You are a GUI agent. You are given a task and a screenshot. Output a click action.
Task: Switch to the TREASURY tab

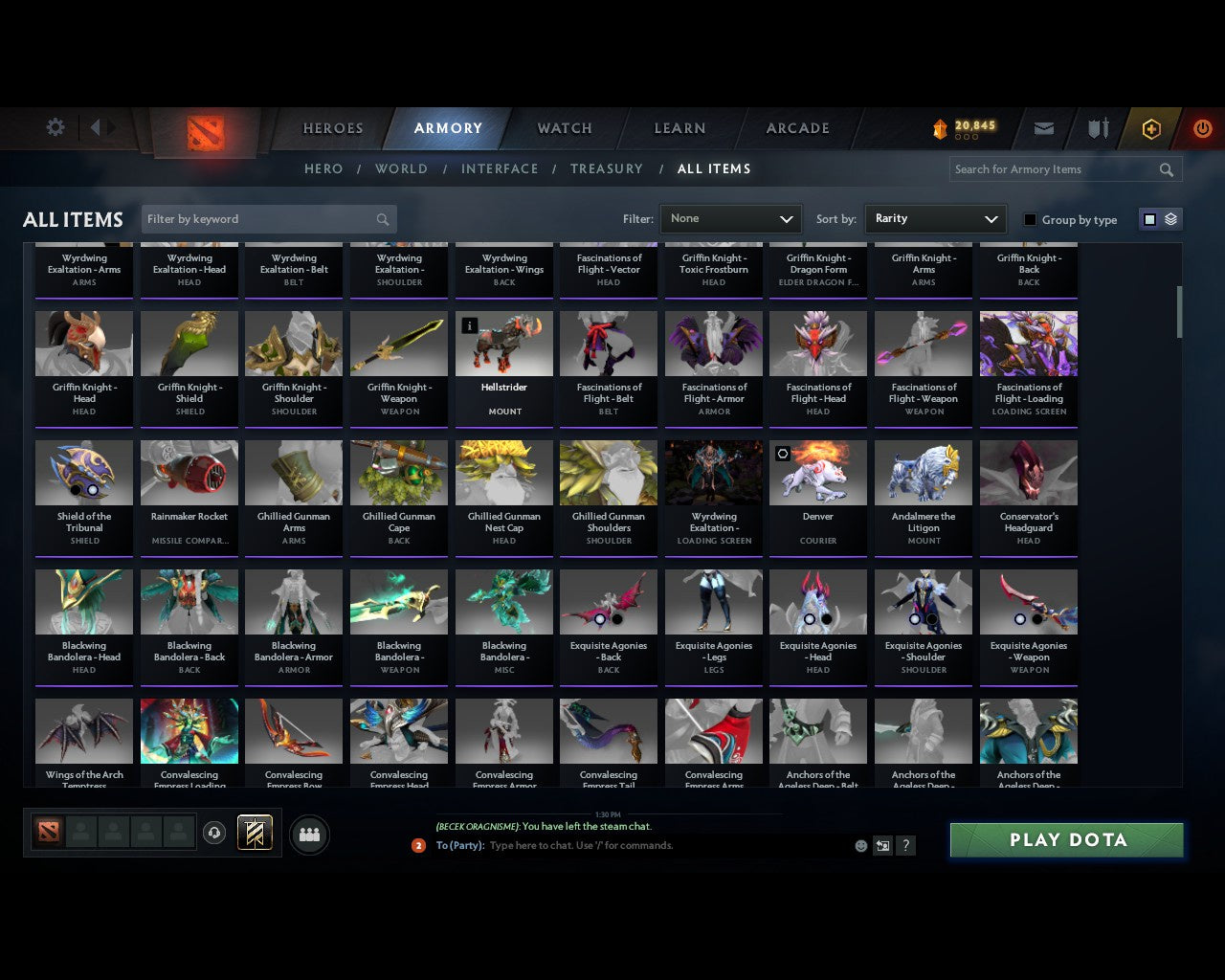point(606,168)
